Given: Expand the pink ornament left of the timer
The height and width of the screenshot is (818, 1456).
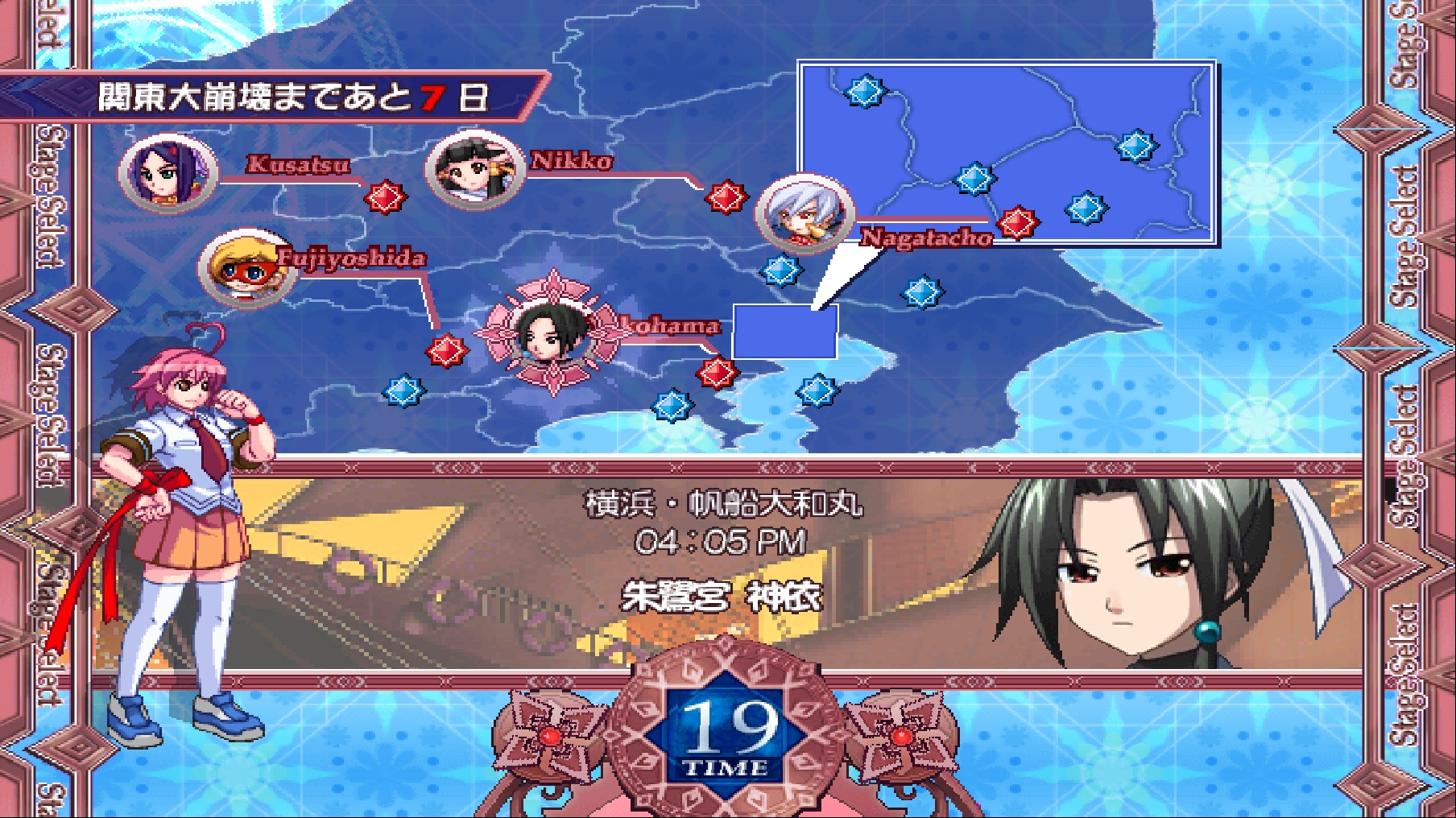Looking at the screenshot, I should [x=552, y=737].
